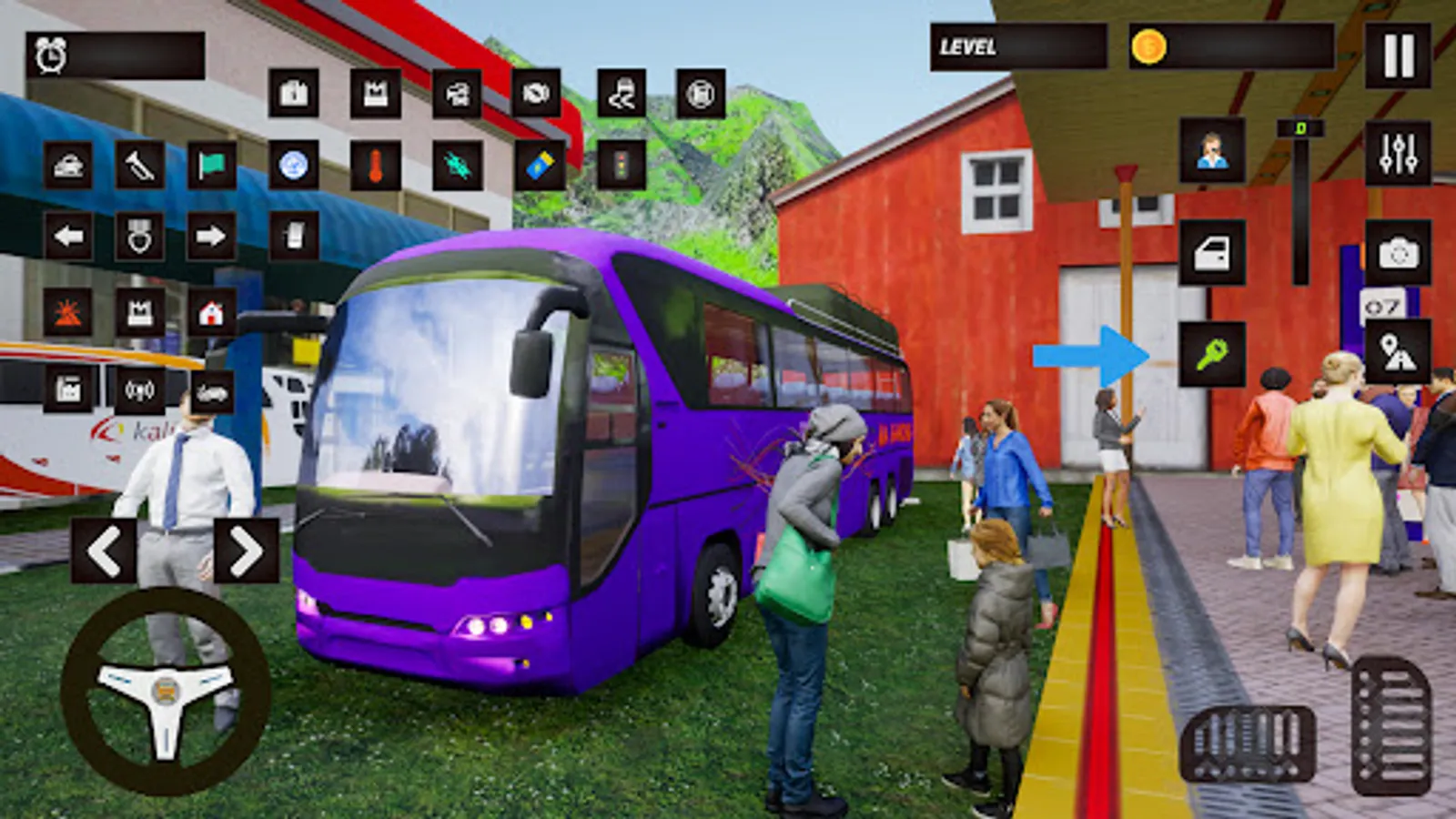Screen dimensions: 1456x819
Task: Select the traffic light icon
Action: [622, 166]
